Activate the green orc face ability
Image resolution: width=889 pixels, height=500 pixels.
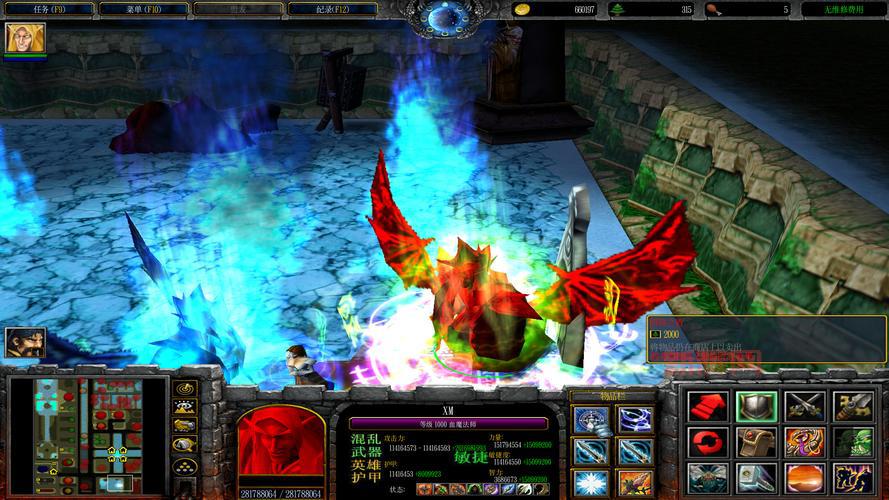coord(853,443)
